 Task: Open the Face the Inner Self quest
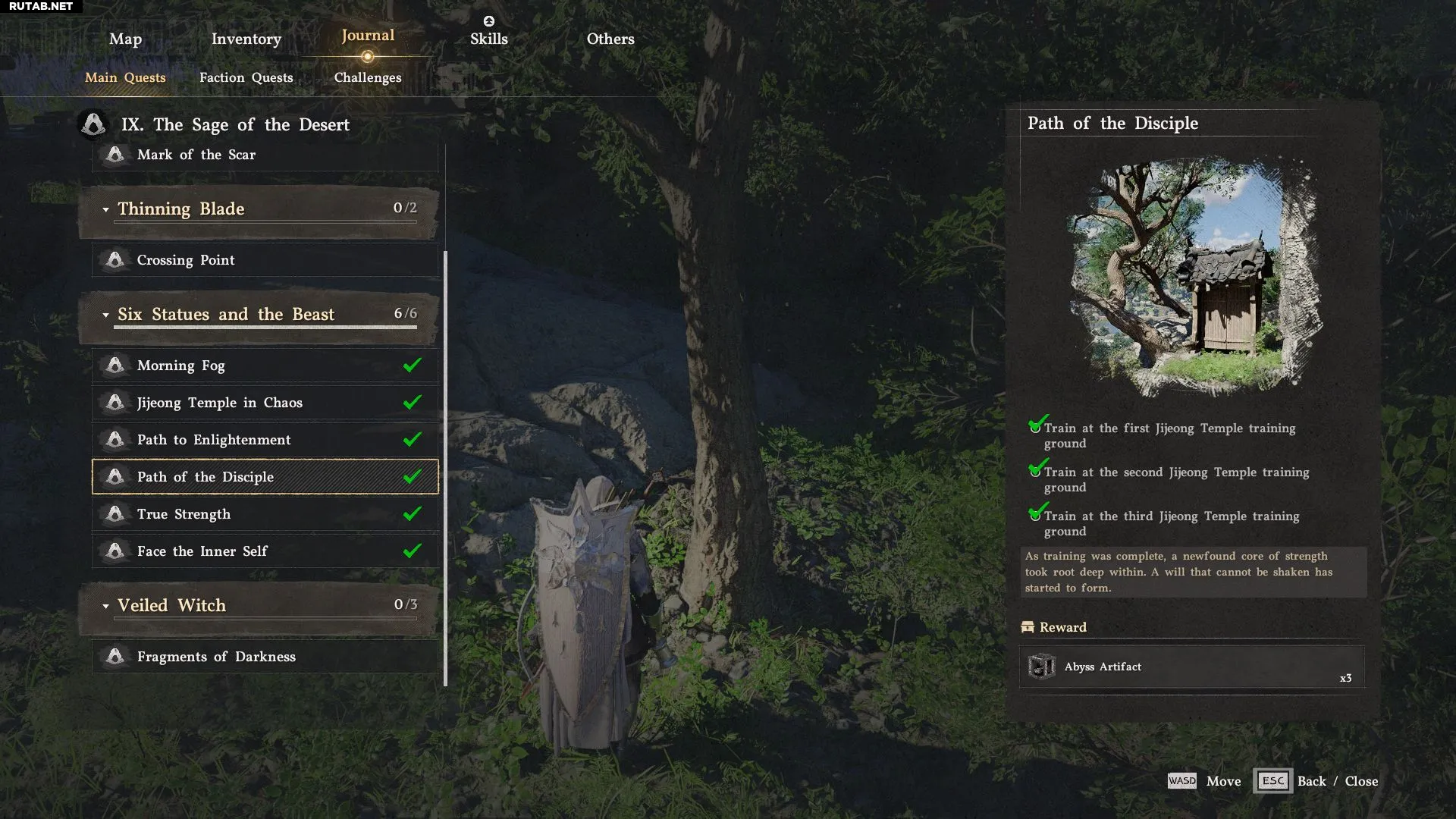click(265, 551)
